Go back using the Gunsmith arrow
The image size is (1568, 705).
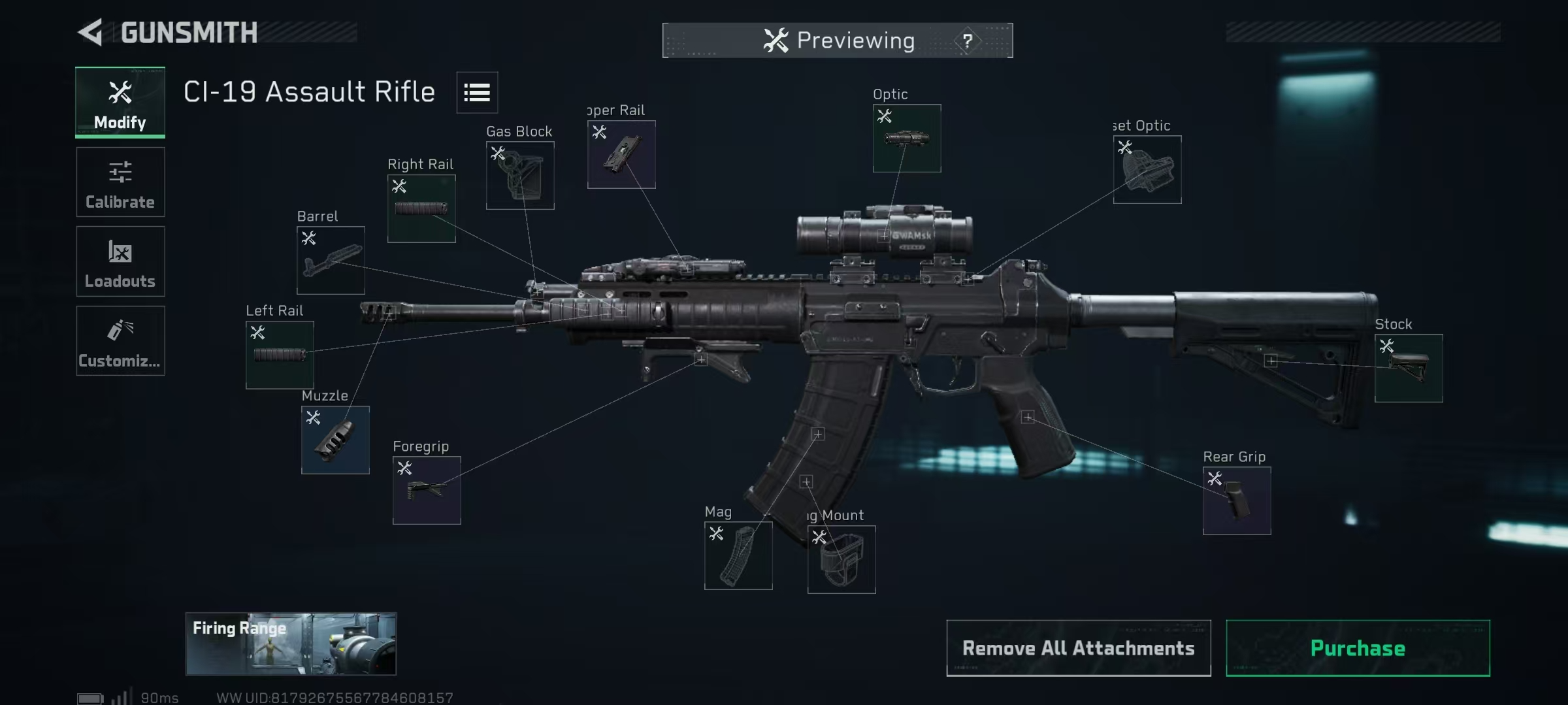pos(91,33)
